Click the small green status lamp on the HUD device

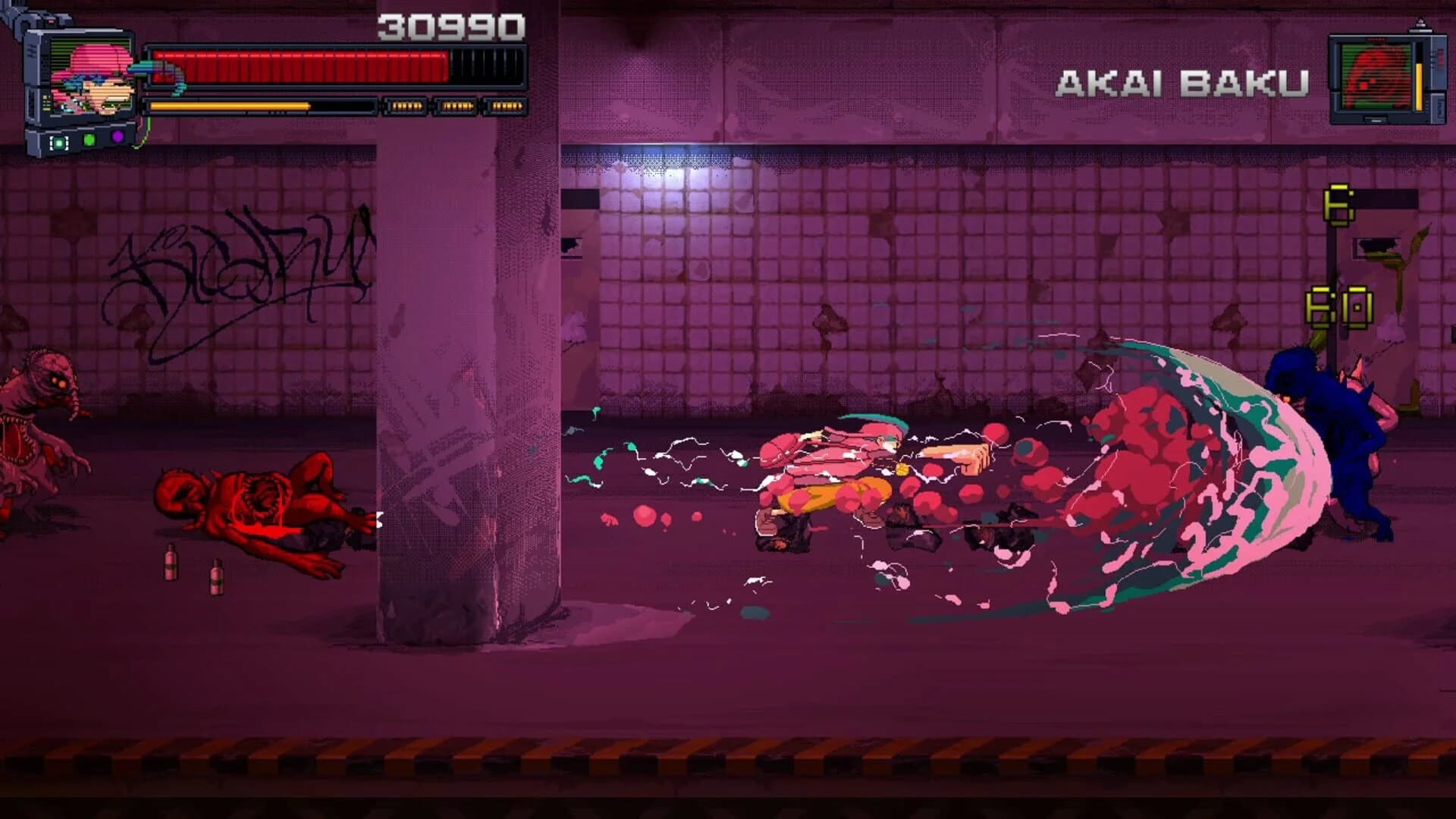(89, 140)
